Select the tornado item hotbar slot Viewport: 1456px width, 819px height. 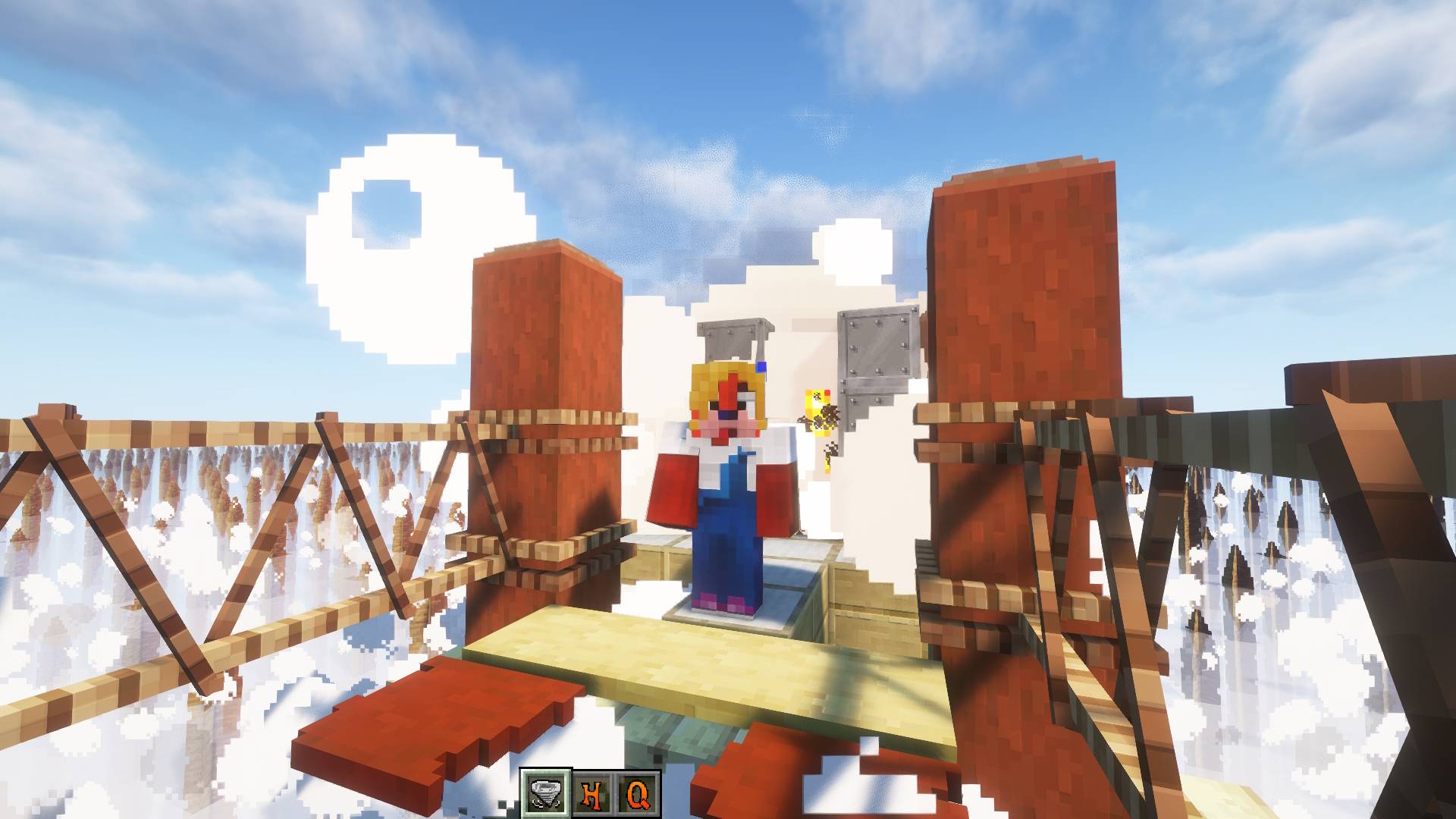click(x=546, y=794)
